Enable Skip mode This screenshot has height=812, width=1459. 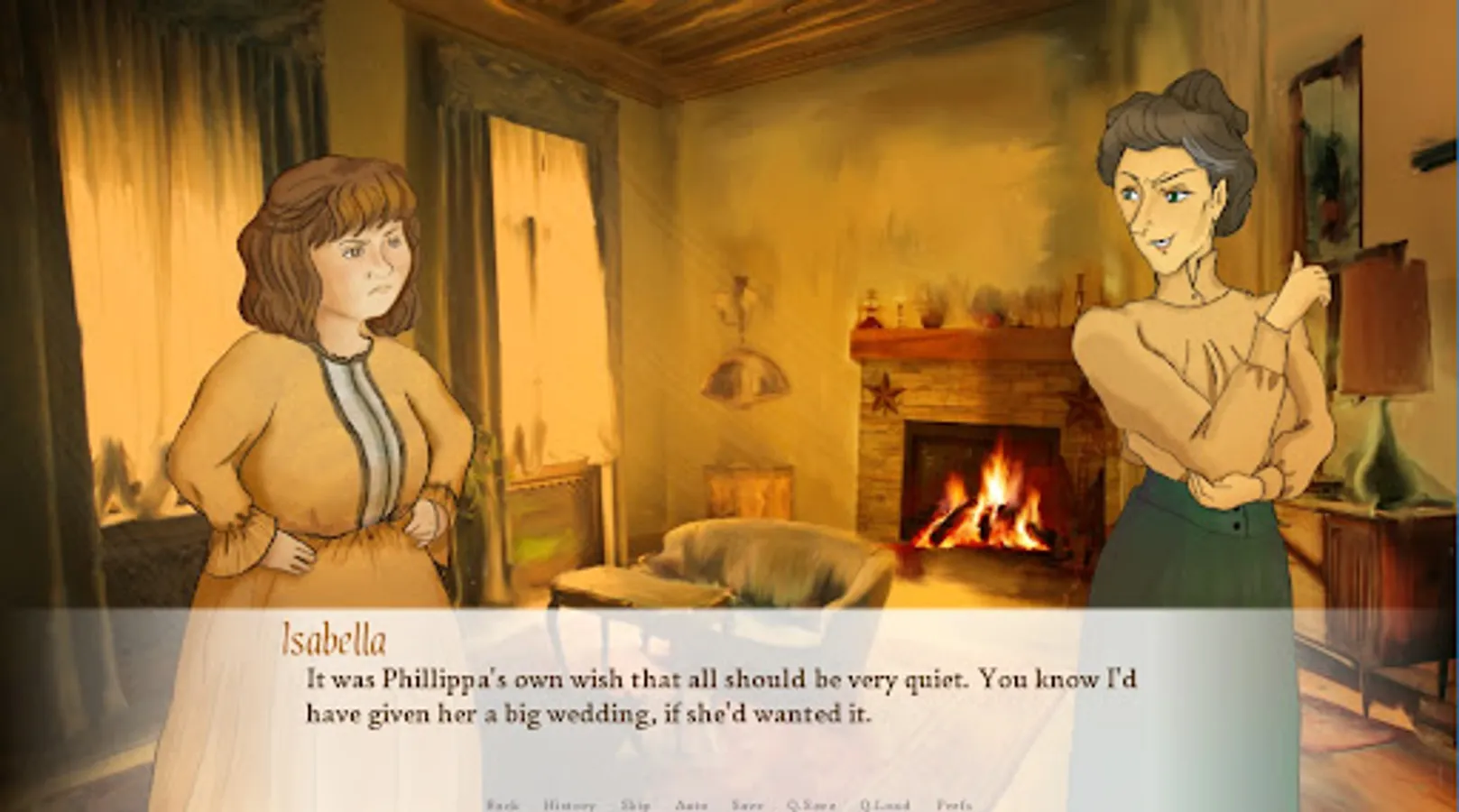coord(635,801)
